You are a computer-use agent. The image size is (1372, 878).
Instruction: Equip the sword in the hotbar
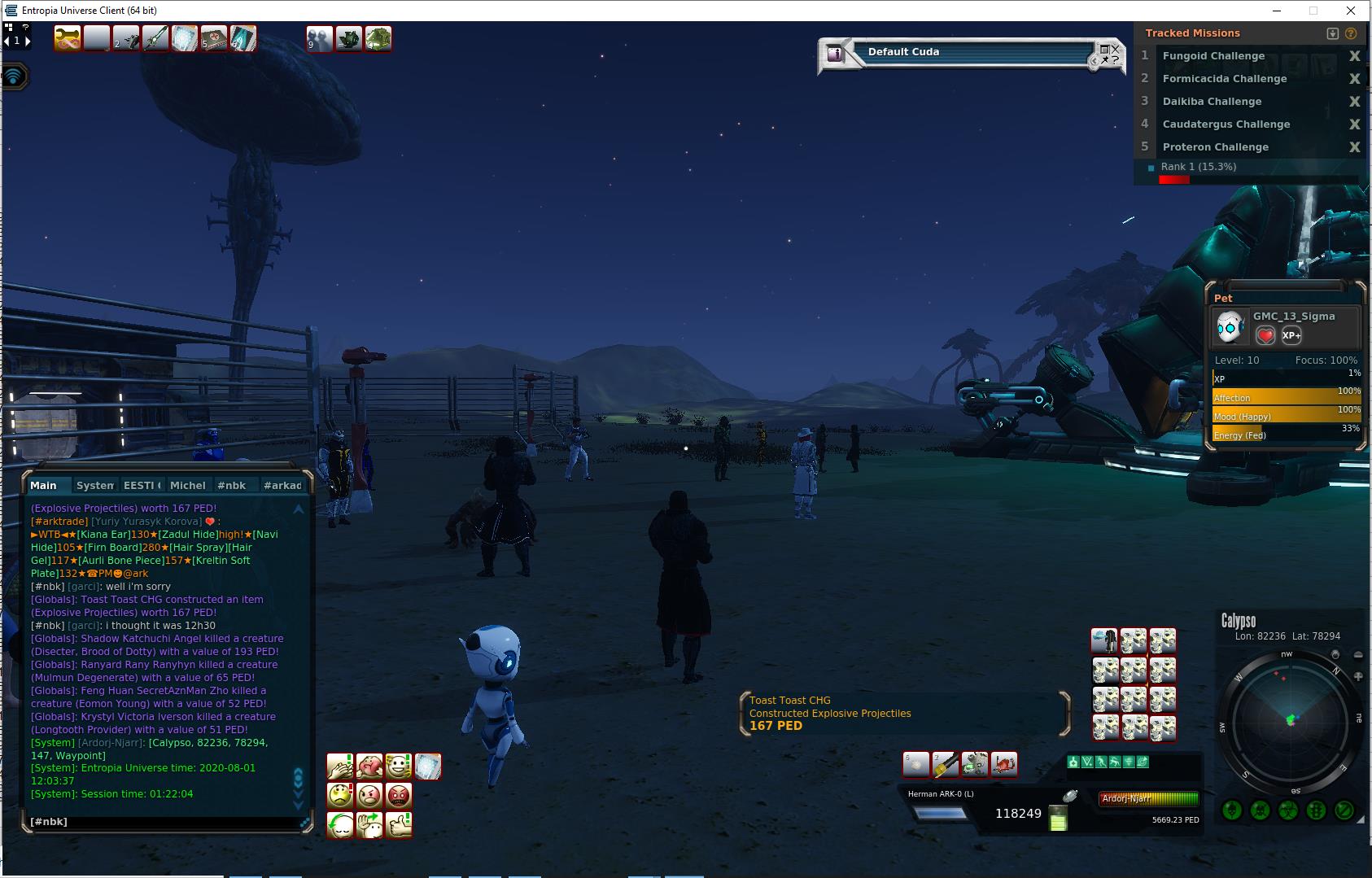tap(155, 38)
